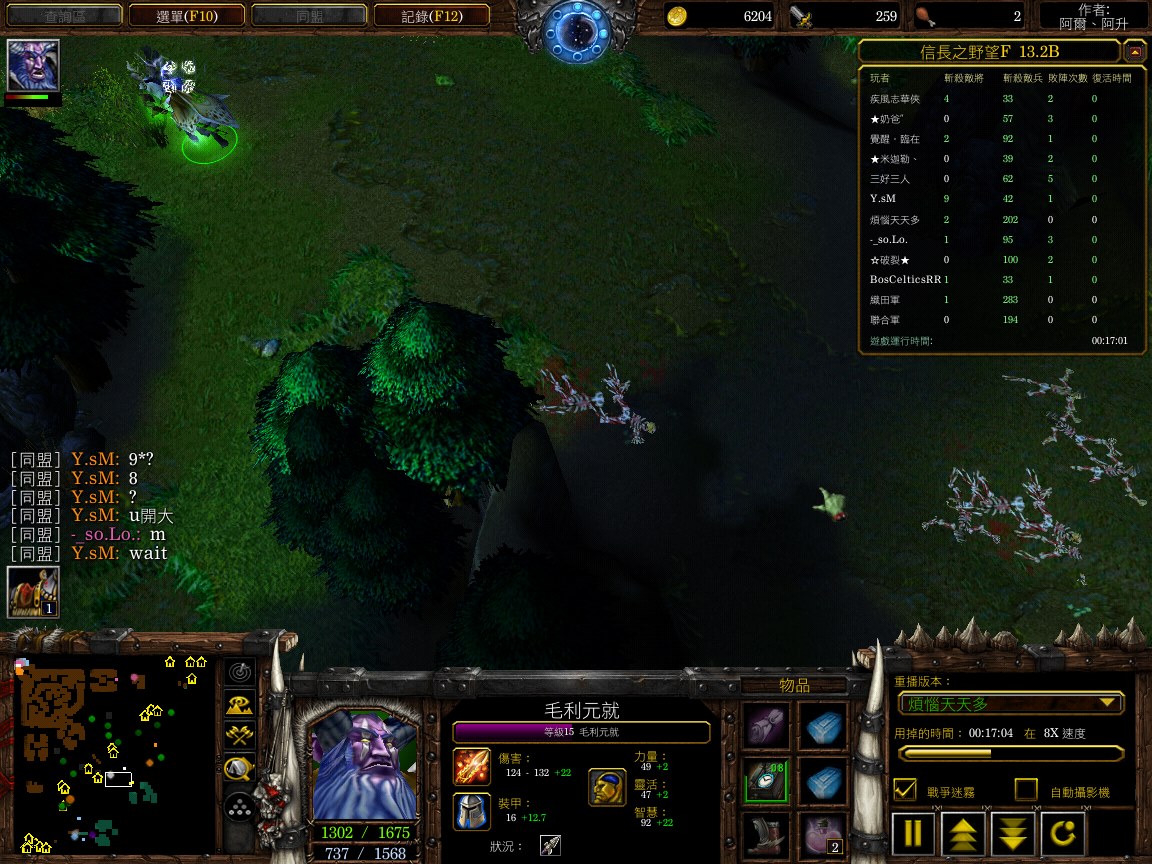Select the scroll item in the inventory
This screenshot has height=864, width=1152.
pyautogui.click(x=766, y=725)
